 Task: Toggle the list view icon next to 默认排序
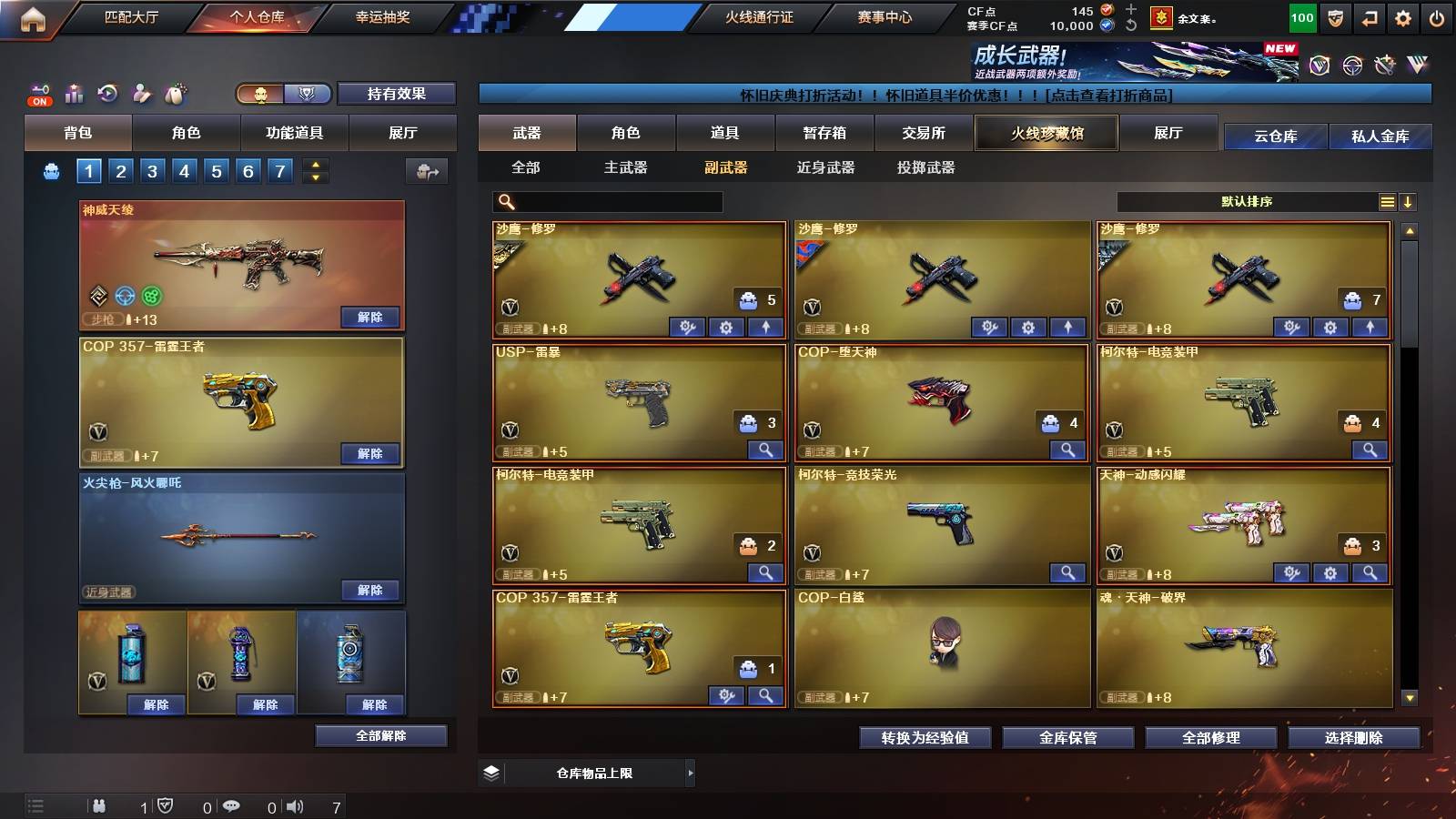point(1387,202)
